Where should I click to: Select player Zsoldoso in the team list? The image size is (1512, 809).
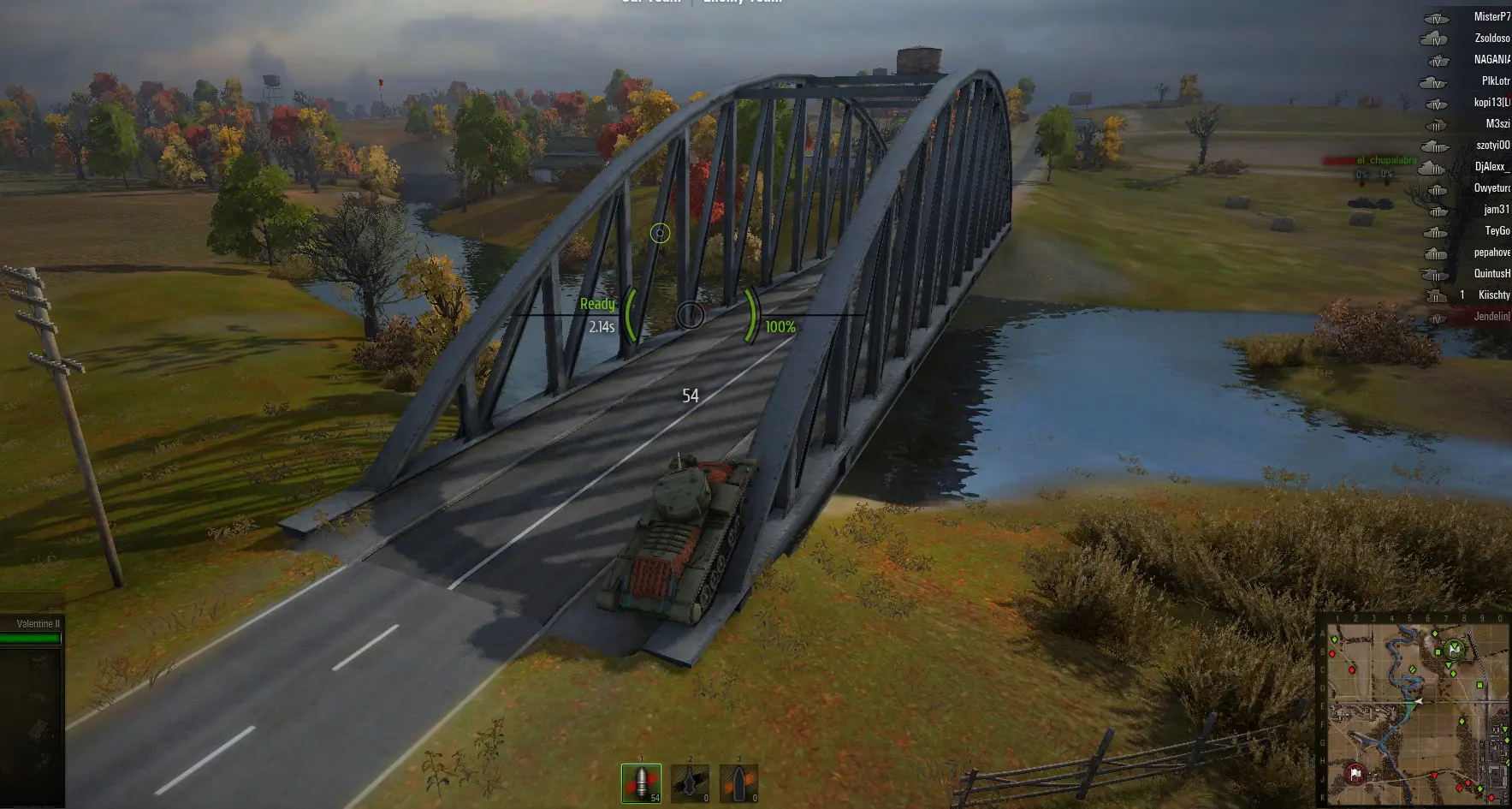1491,39
